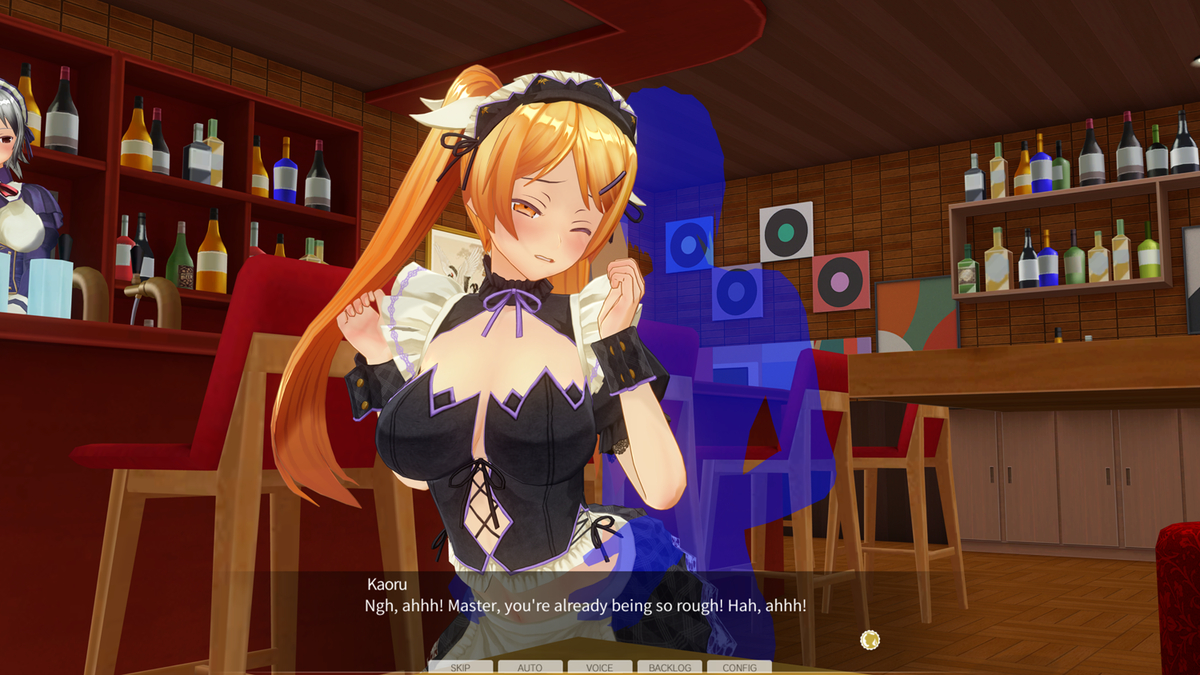
Task: Activate the SKIP dialogue button
Action: click(460, 667)
